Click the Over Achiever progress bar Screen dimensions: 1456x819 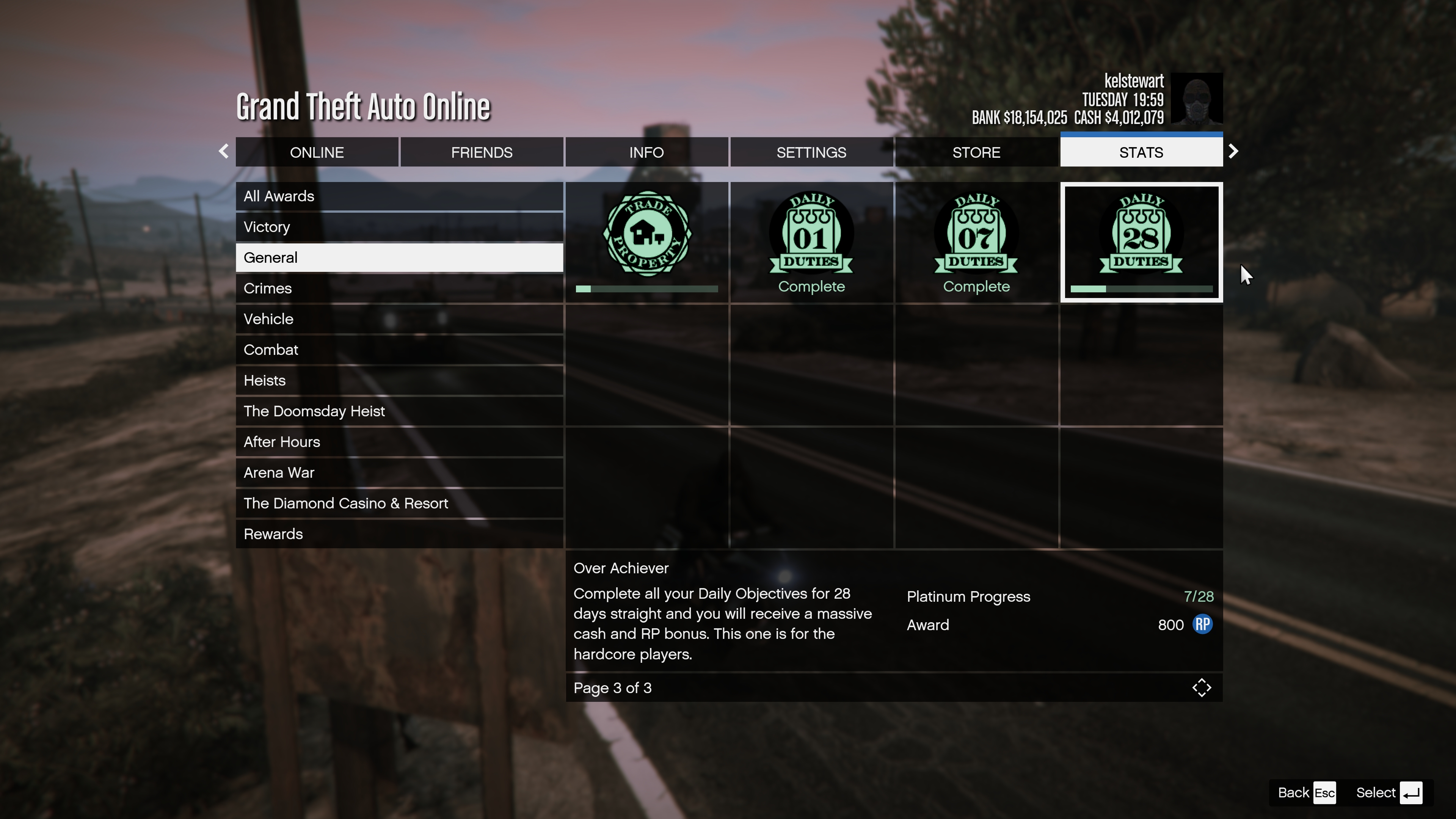(1141, 289)
